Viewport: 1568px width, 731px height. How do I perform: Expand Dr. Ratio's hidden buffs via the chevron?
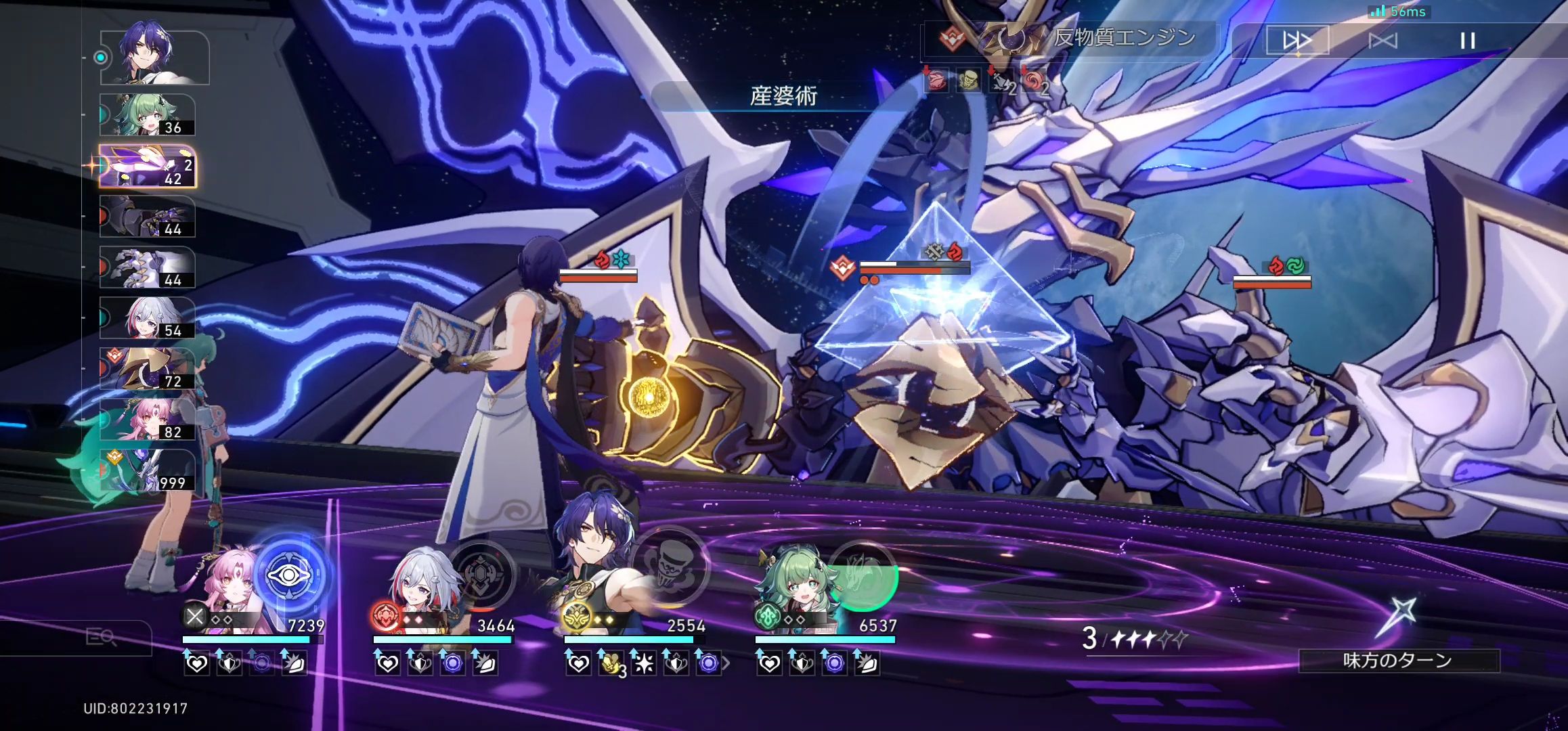click(726, 662)
